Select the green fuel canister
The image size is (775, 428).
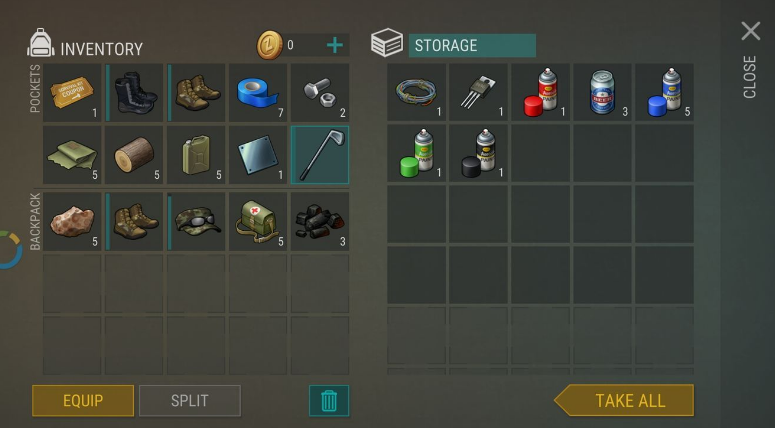[x=197, y=154]
